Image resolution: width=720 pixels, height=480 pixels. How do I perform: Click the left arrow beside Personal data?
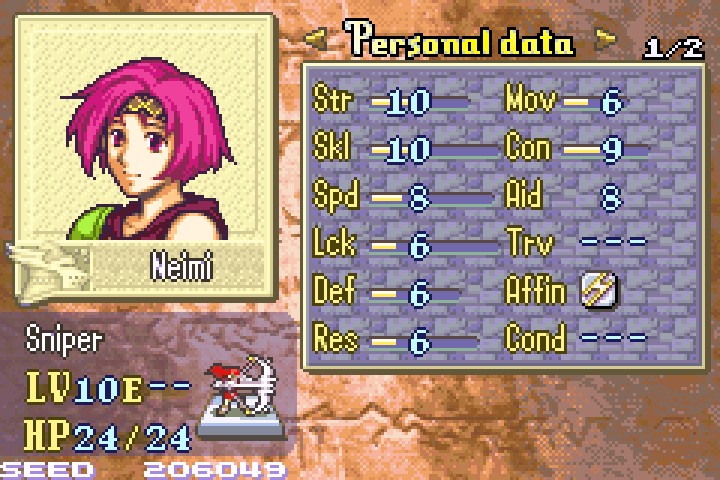316,41
